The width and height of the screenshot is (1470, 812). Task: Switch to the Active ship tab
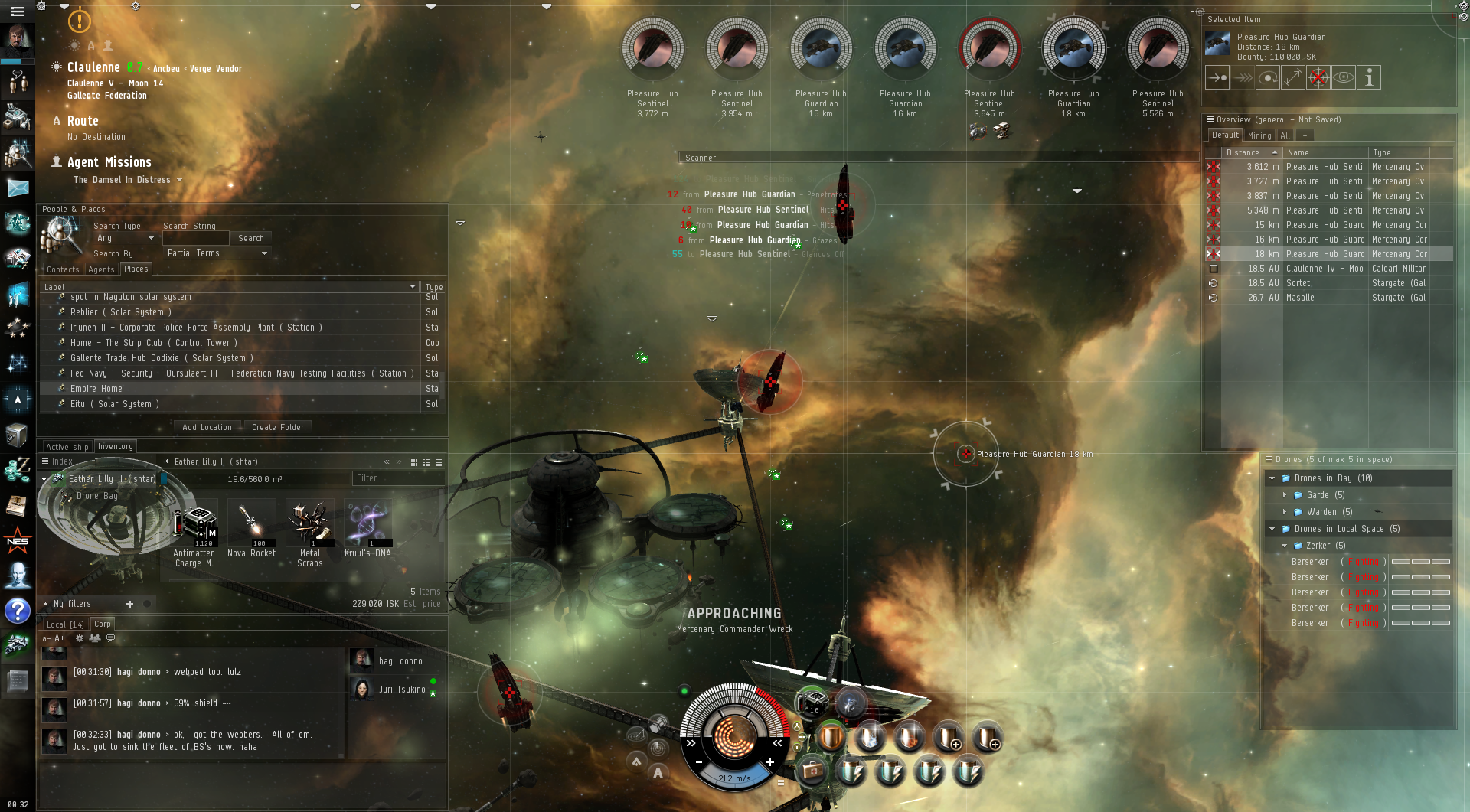[x=67, y=447]
